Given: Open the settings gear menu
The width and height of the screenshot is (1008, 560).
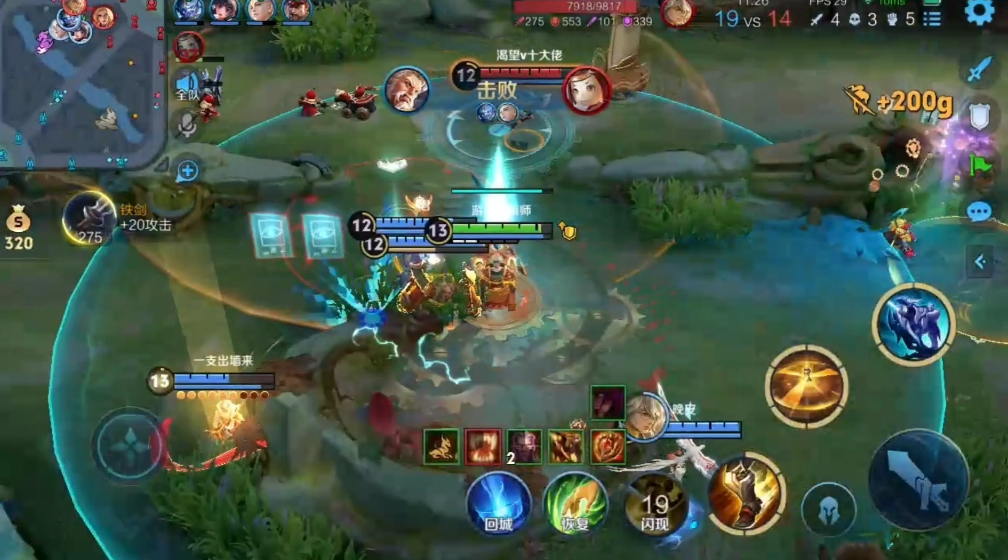Looking at the screenshot, I should [x=979, y=13].
